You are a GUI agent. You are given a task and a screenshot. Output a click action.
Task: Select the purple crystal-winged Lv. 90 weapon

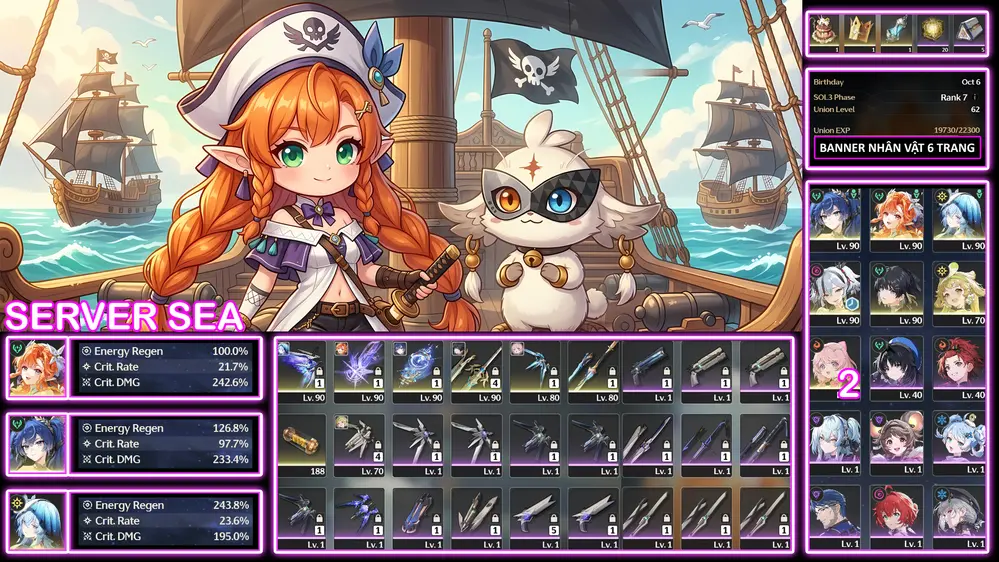coord(360,367)
